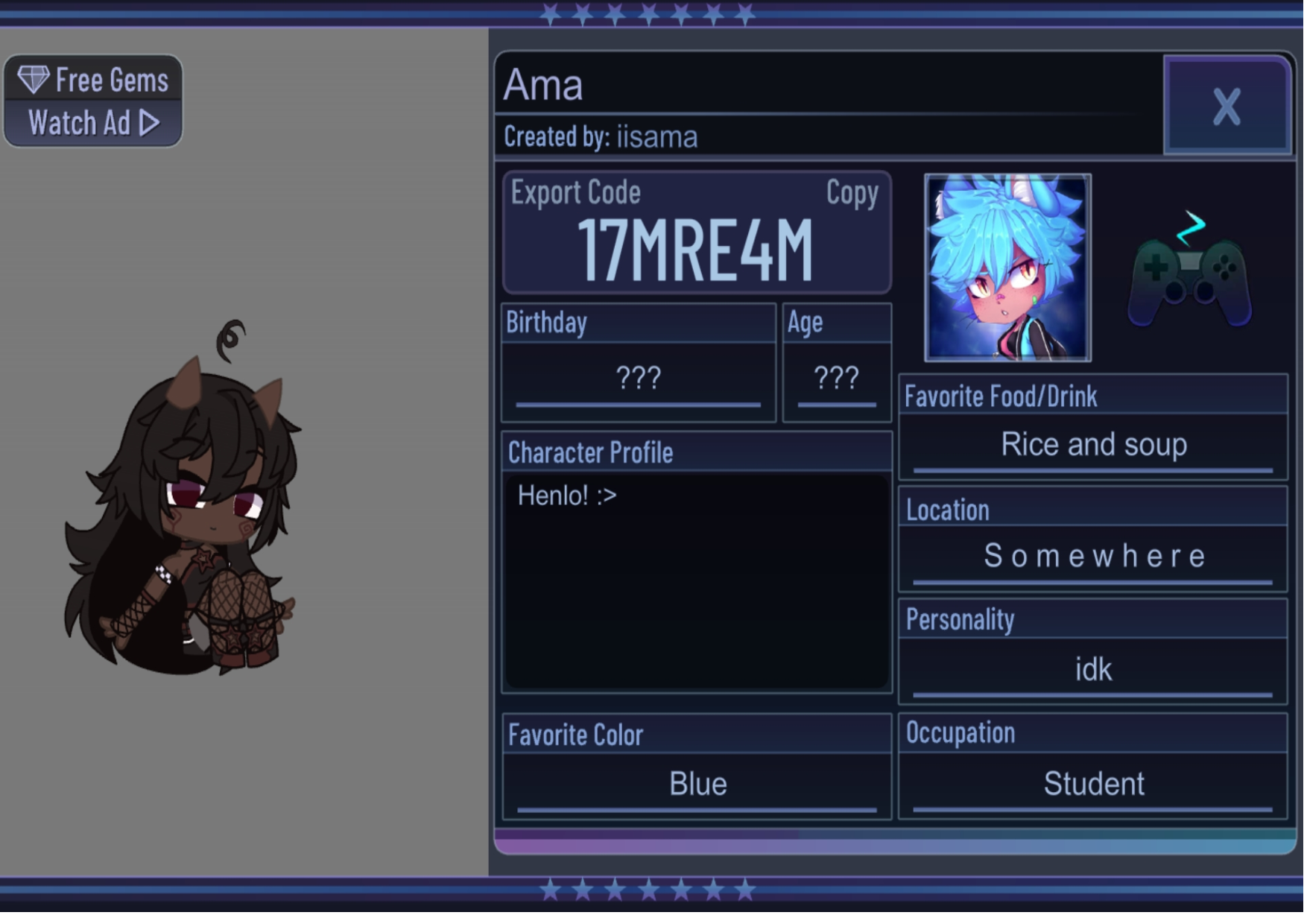This screenshot has width=1307, height=924.
Task: Change the Favorite Color field
Action: click(x=697, y=784)
